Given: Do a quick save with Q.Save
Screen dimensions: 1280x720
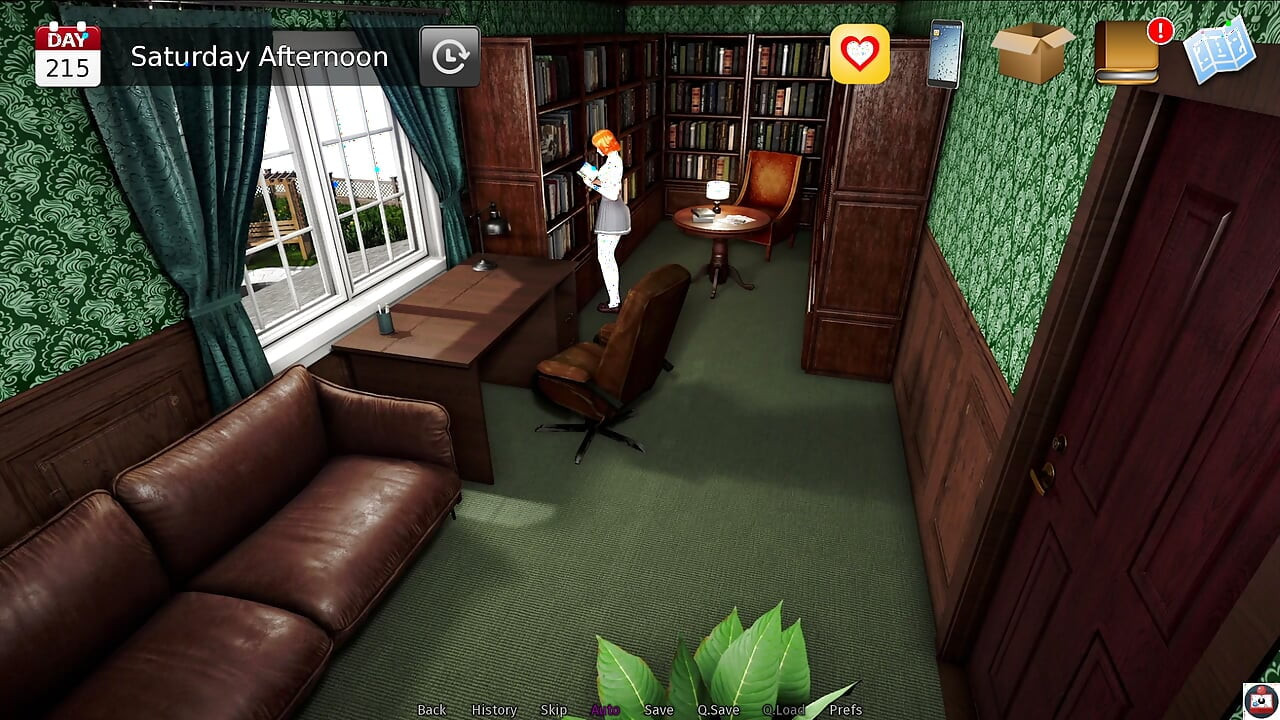Looking at the screenshot, I should tap(718, 710).
